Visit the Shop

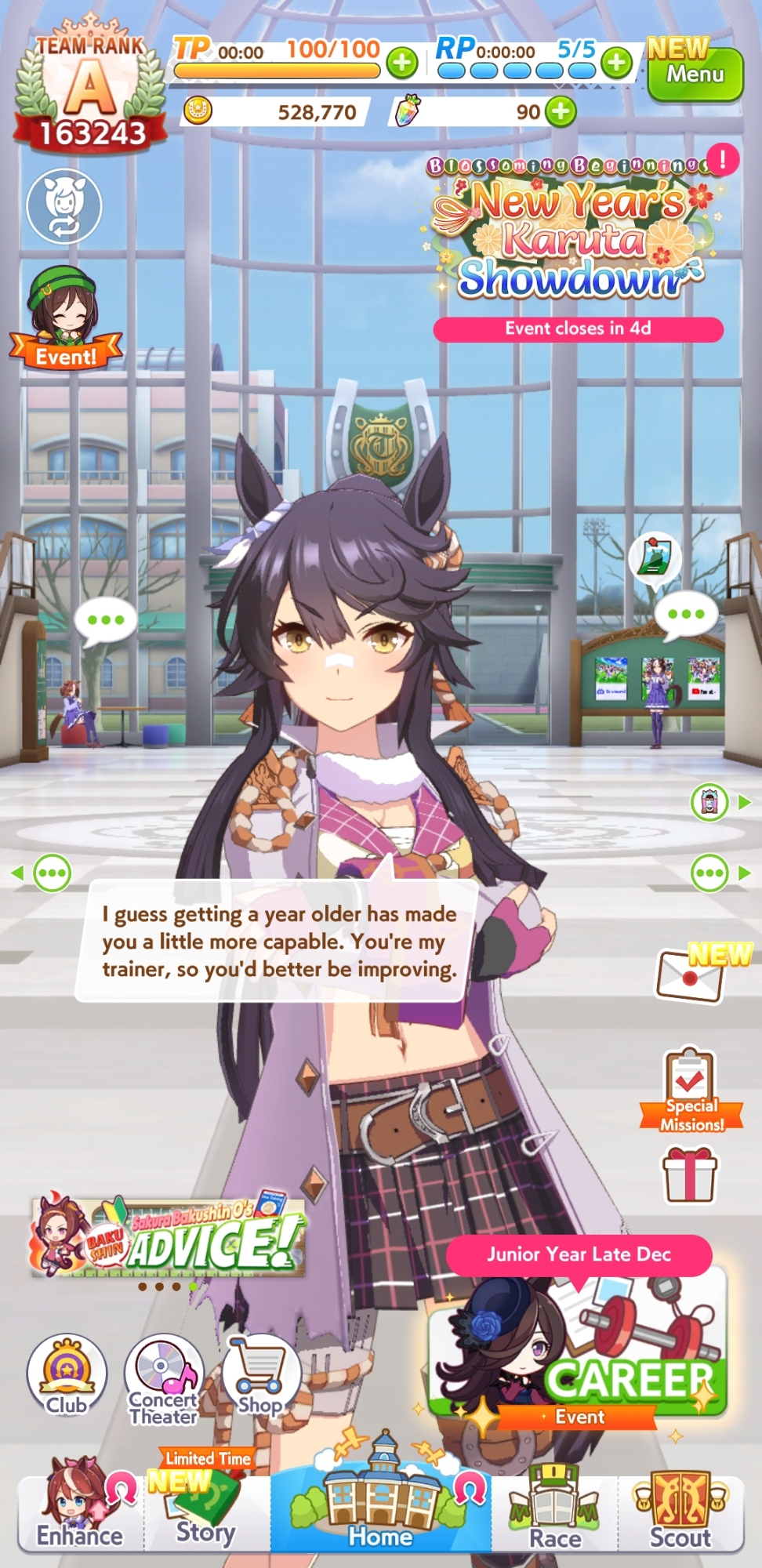(260, 1377)
